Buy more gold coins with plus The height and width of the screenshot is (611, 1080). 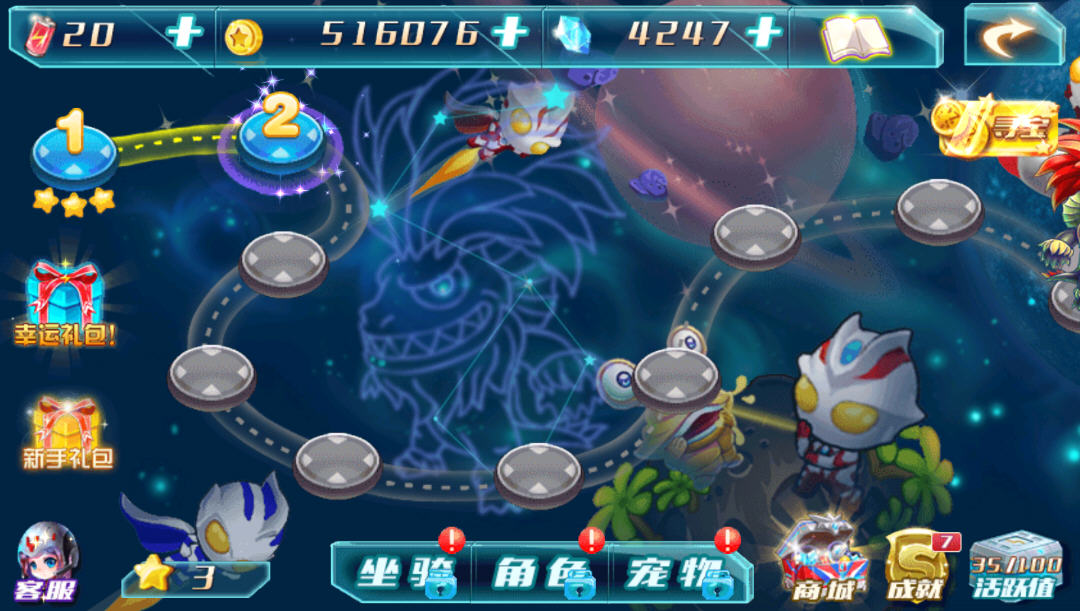point(510,33)
